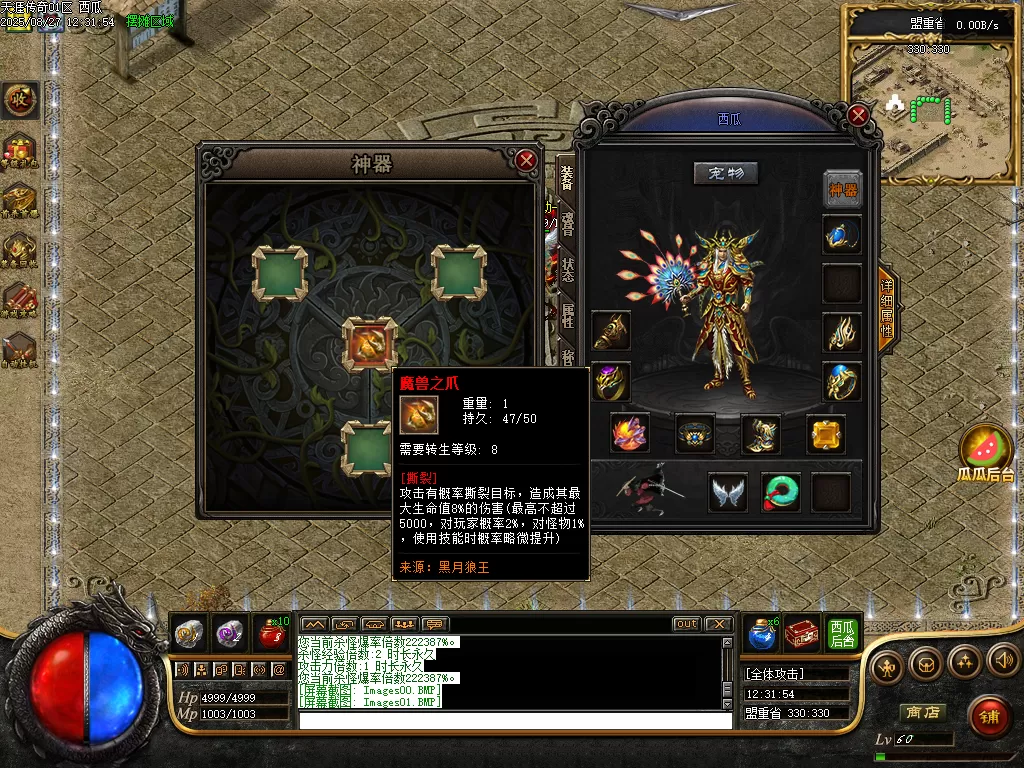Use the red potion hotbar slot
Screen dimensions: 1024x768
271,633
